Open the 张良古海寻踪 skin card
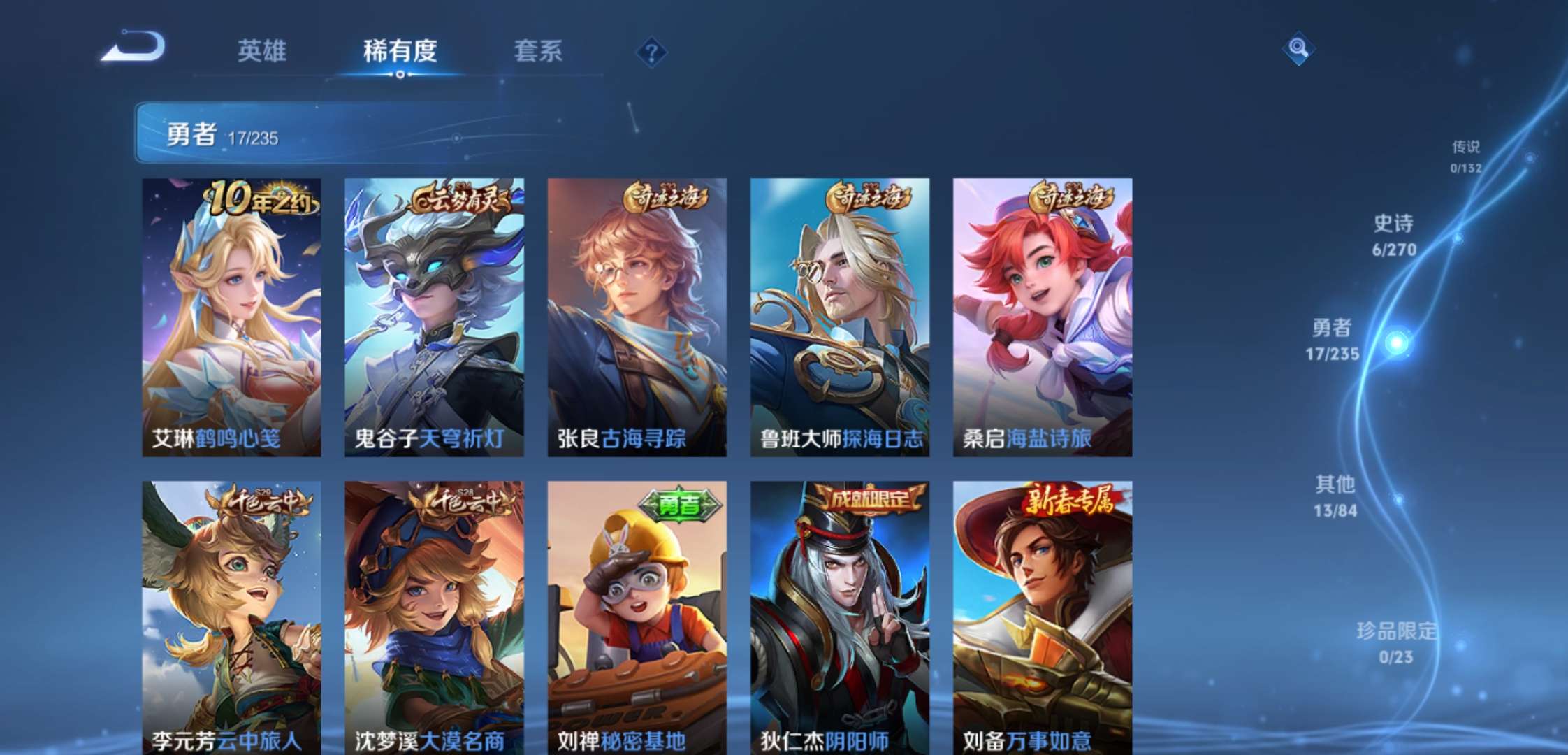The image size is (1568, 755). click(636, 315)
